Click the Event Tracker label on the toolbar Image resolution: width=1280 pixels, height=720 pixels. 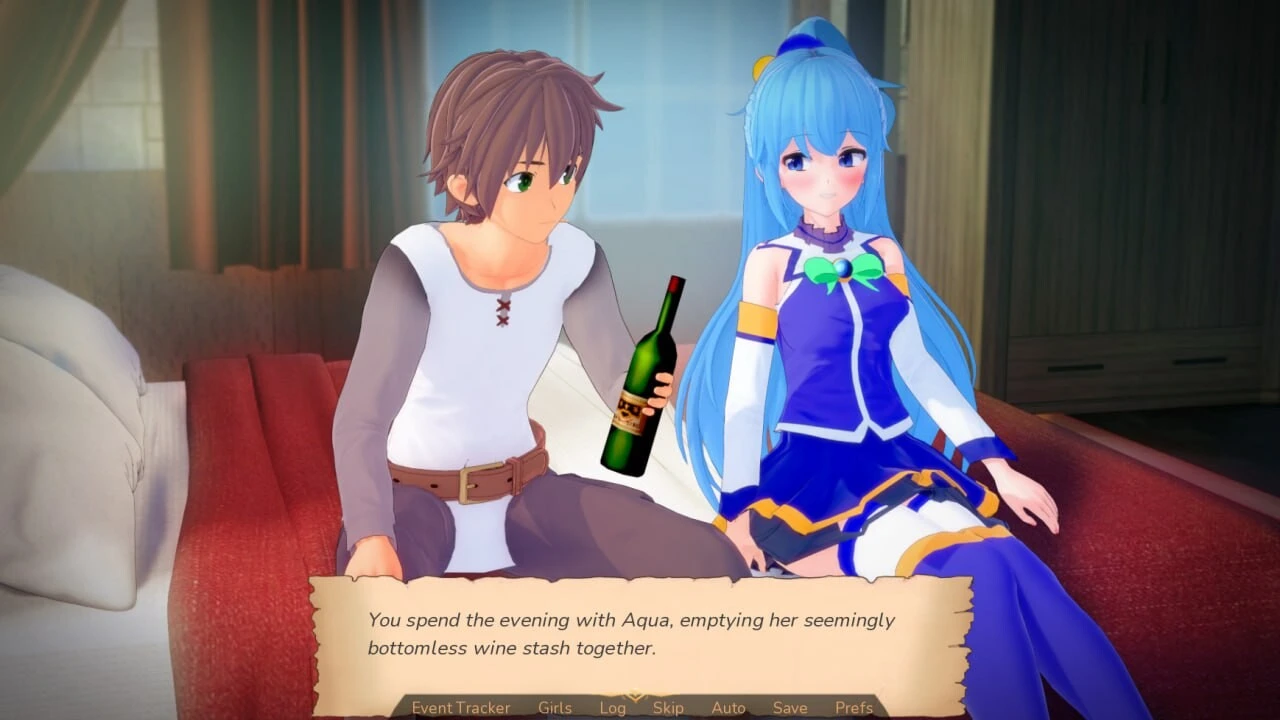click(459, 707)
